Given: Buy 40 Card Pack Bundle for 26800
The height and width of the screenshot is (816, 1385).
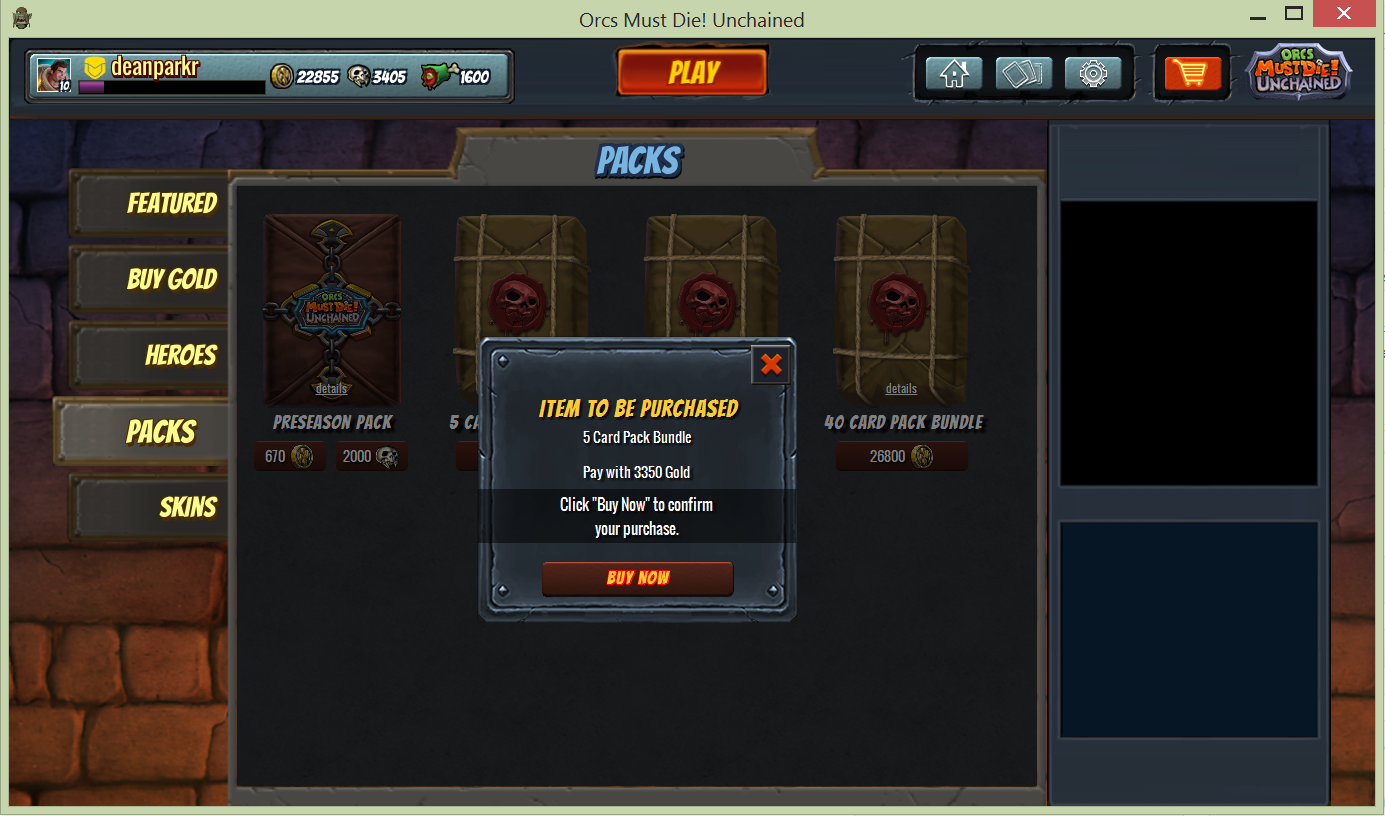Looking at the screenshot, I should [901, 457].
